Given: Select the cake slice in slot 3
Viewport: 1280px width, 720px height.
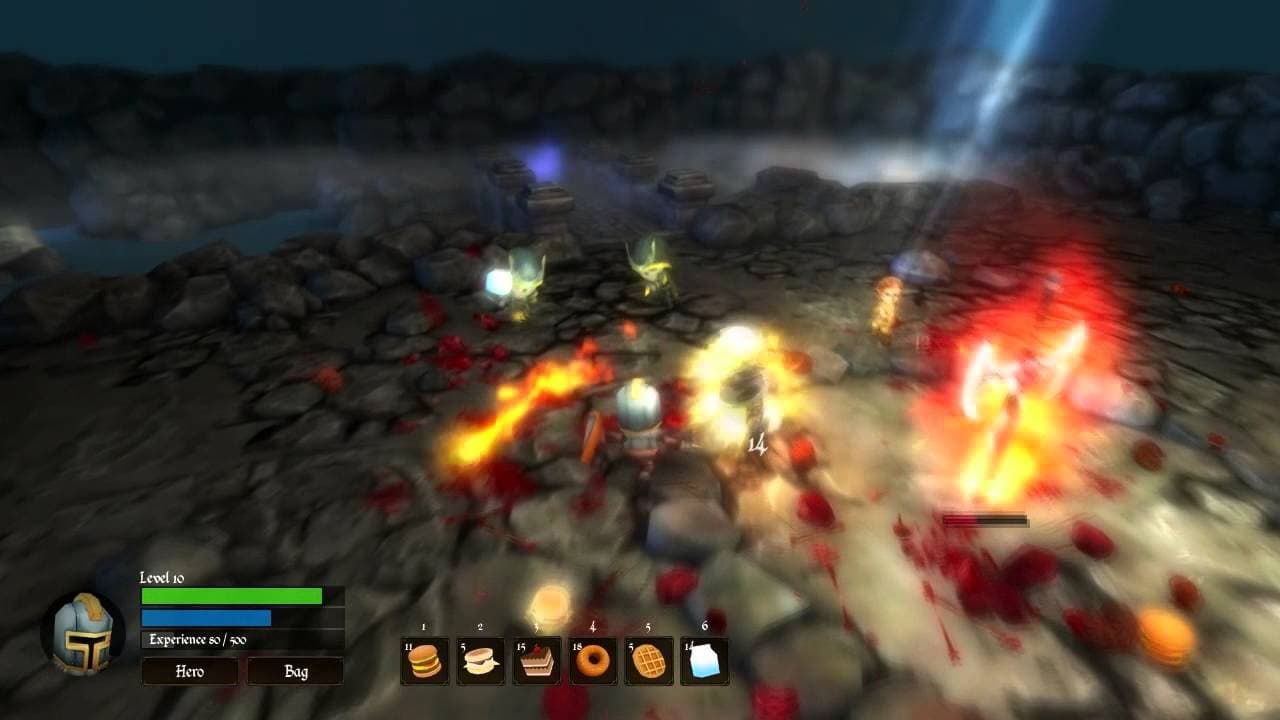Looking at the screenshot, I should tap(539, 660).
